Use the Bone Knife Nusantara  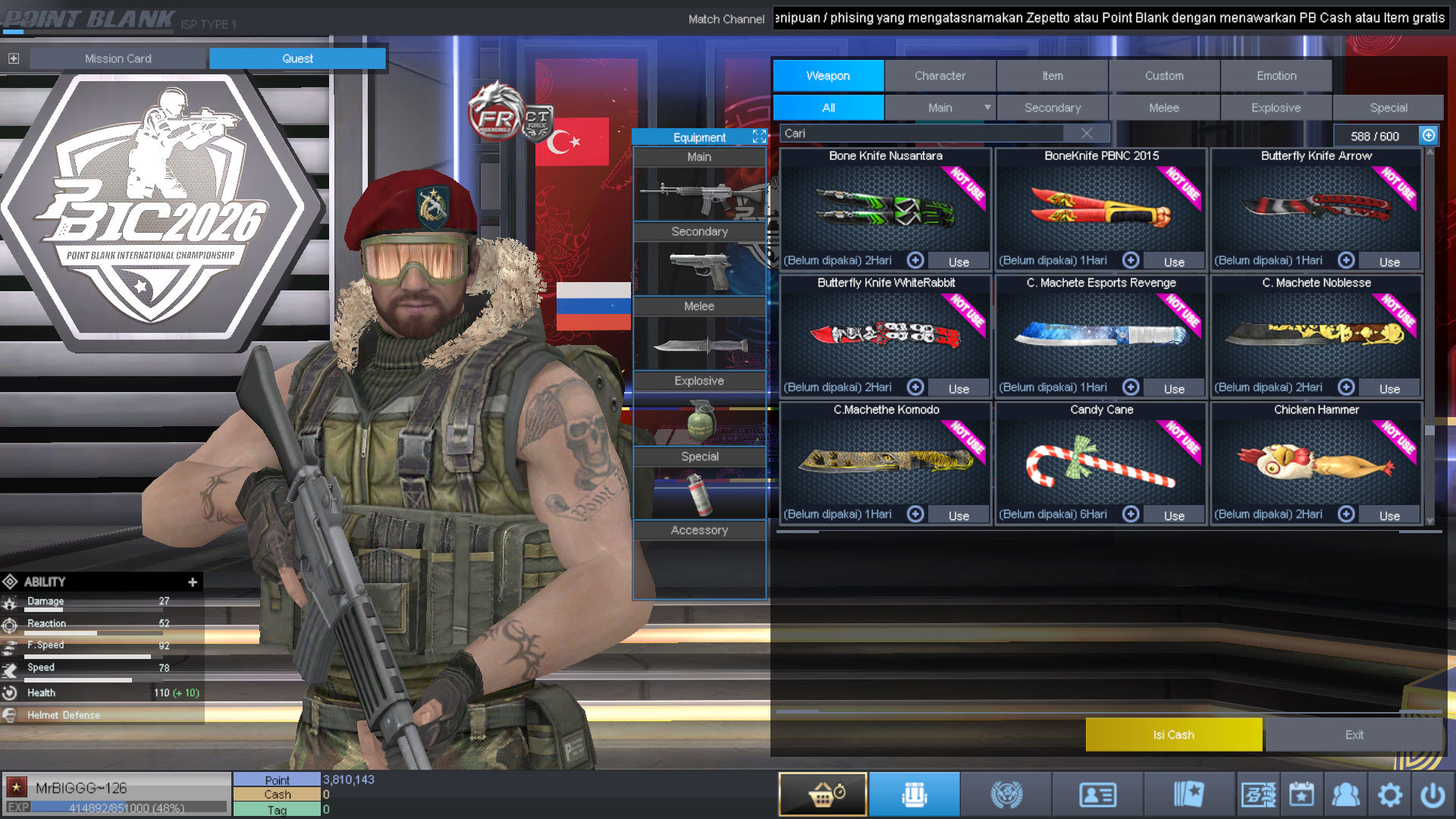(x=959, y=262)
